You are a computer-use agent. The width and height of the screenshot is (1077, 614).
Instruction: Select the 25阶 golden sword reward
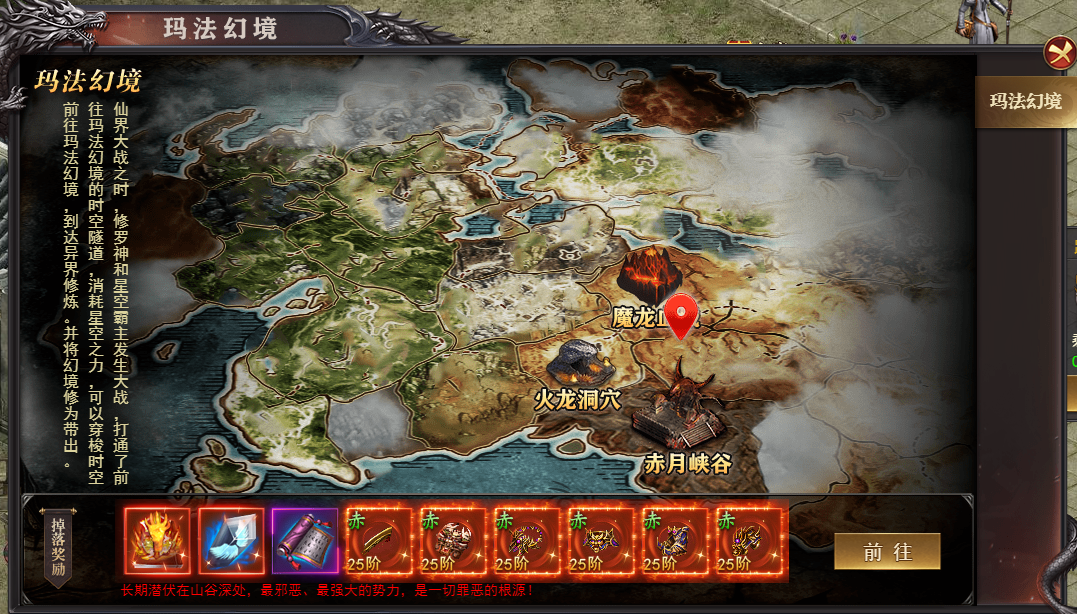378,541
